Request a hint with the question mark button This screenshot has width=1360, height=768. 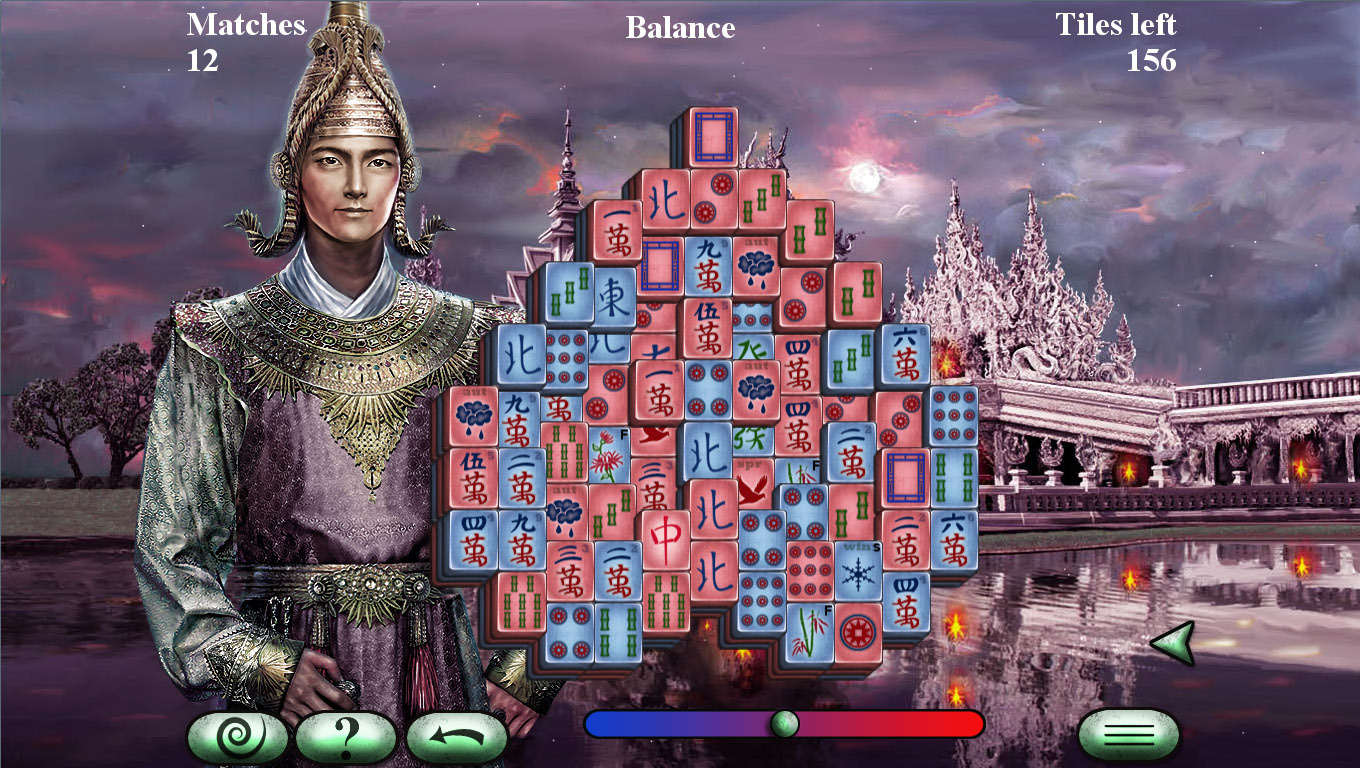345,734
